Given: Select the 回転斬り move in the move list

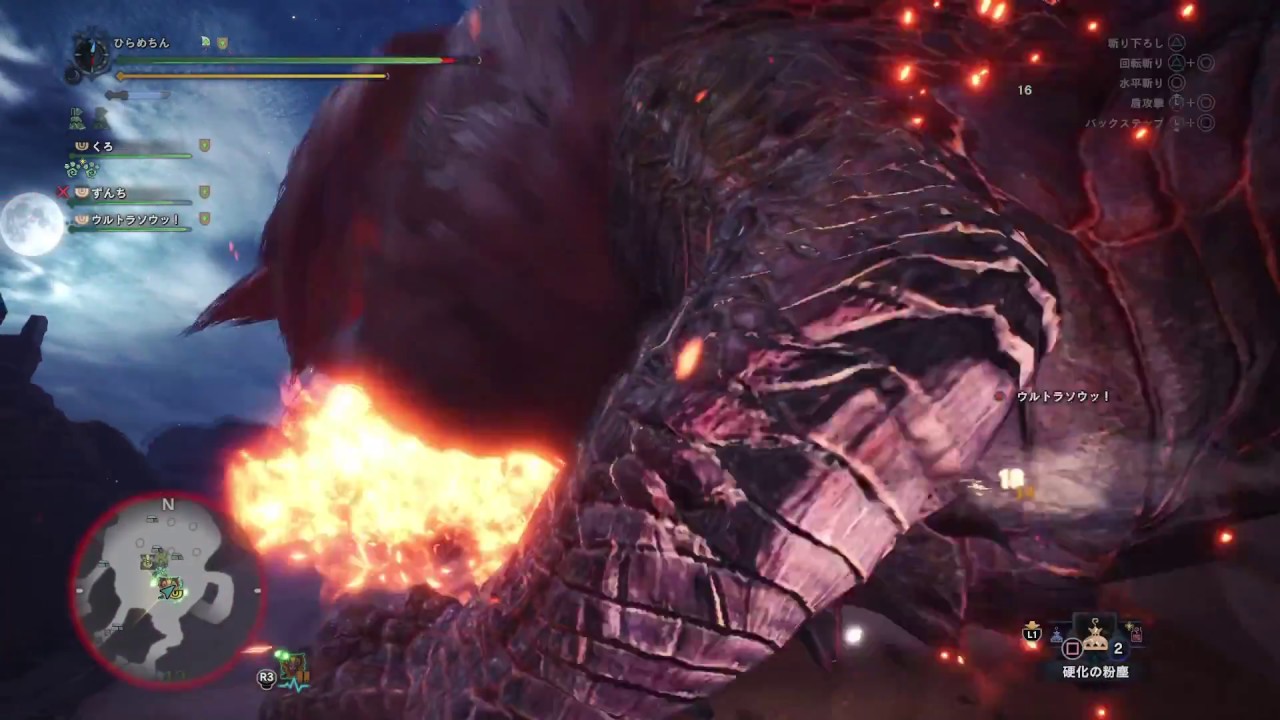Looking at the screenshot, I should tap(1142, 62).
